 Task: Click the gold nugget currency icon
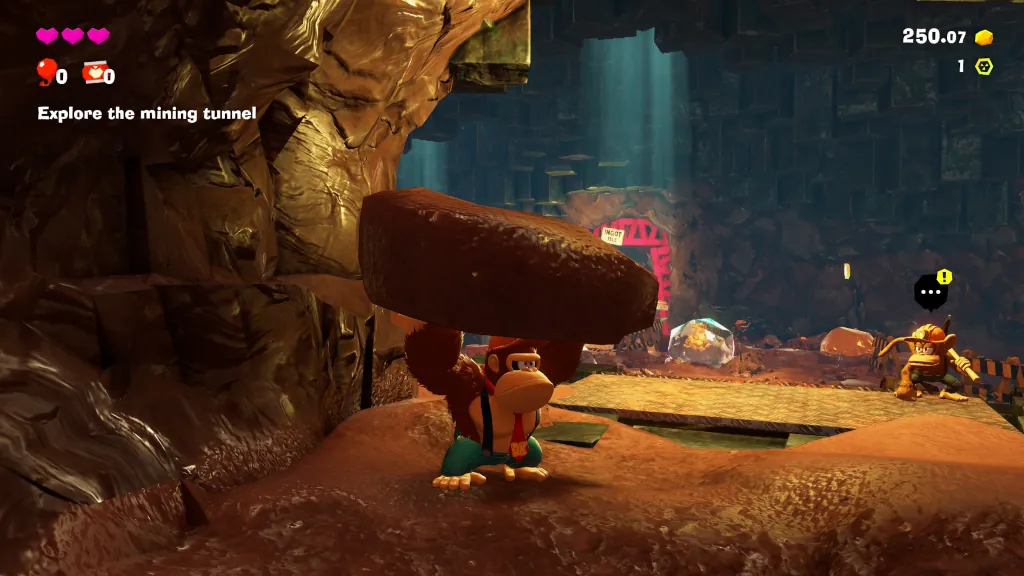[984, 38]
